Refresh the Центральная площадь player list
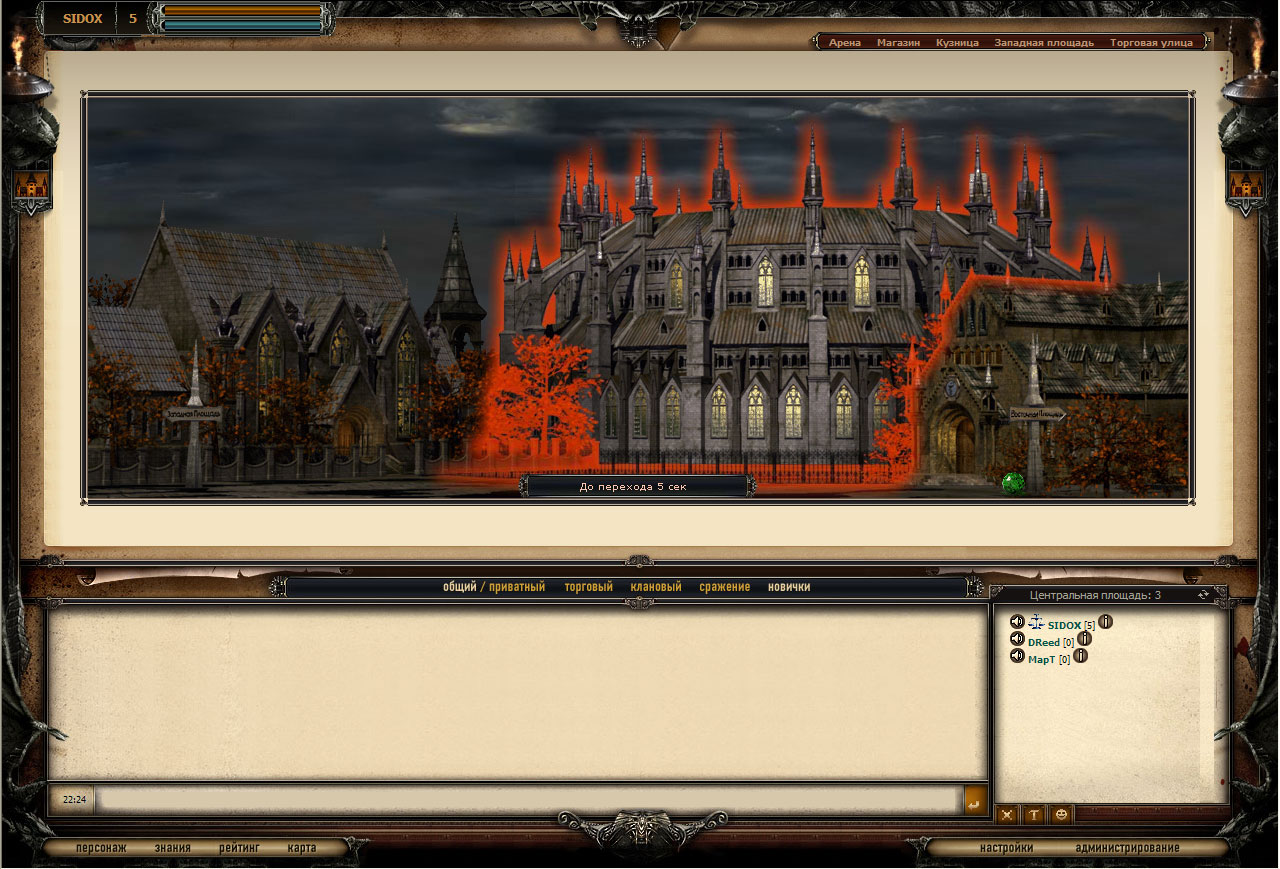This screenshot has height=869, width=1280. (x=1203, y=594)
